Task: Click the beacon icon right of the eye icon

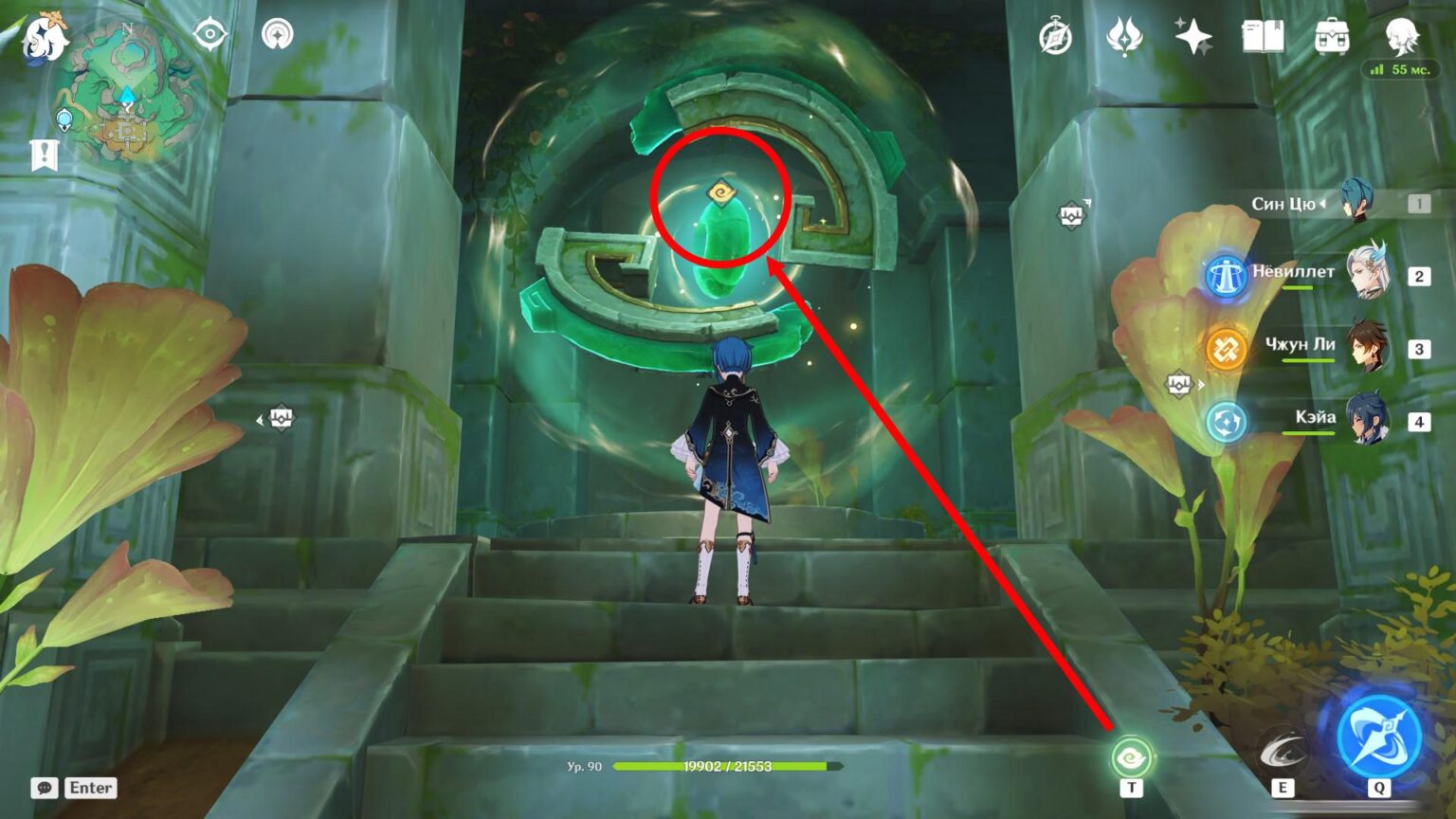Action: pos(275,32)
